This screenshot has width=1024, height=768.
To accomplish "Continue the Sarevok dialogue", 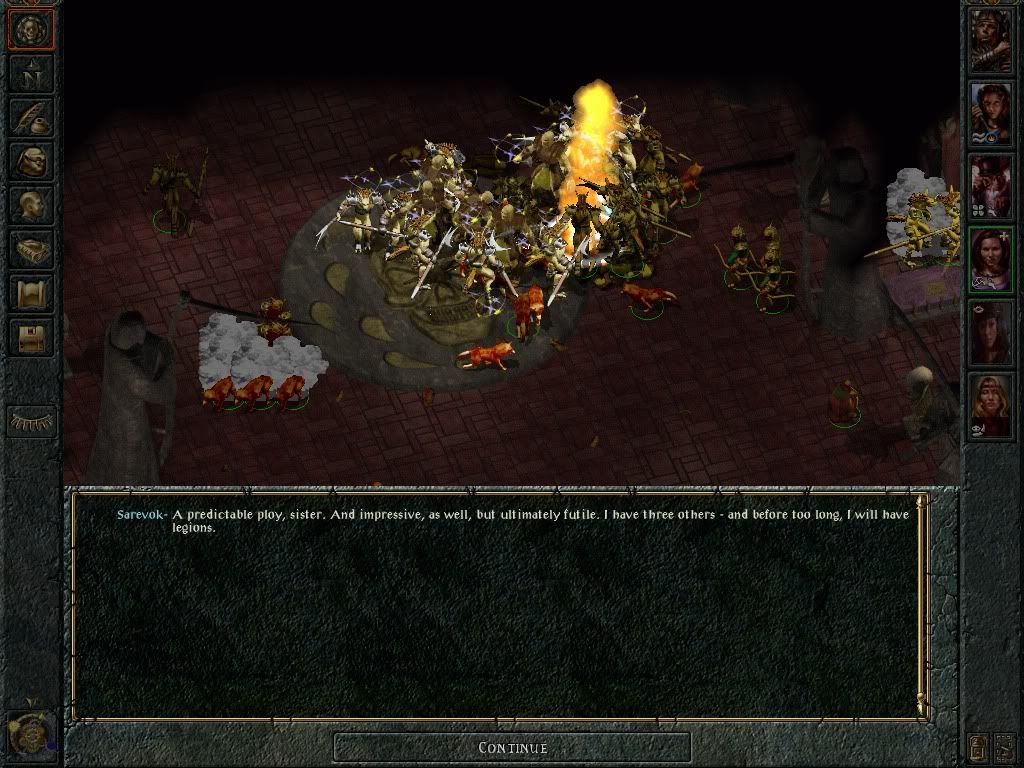I will click(512, 747).
